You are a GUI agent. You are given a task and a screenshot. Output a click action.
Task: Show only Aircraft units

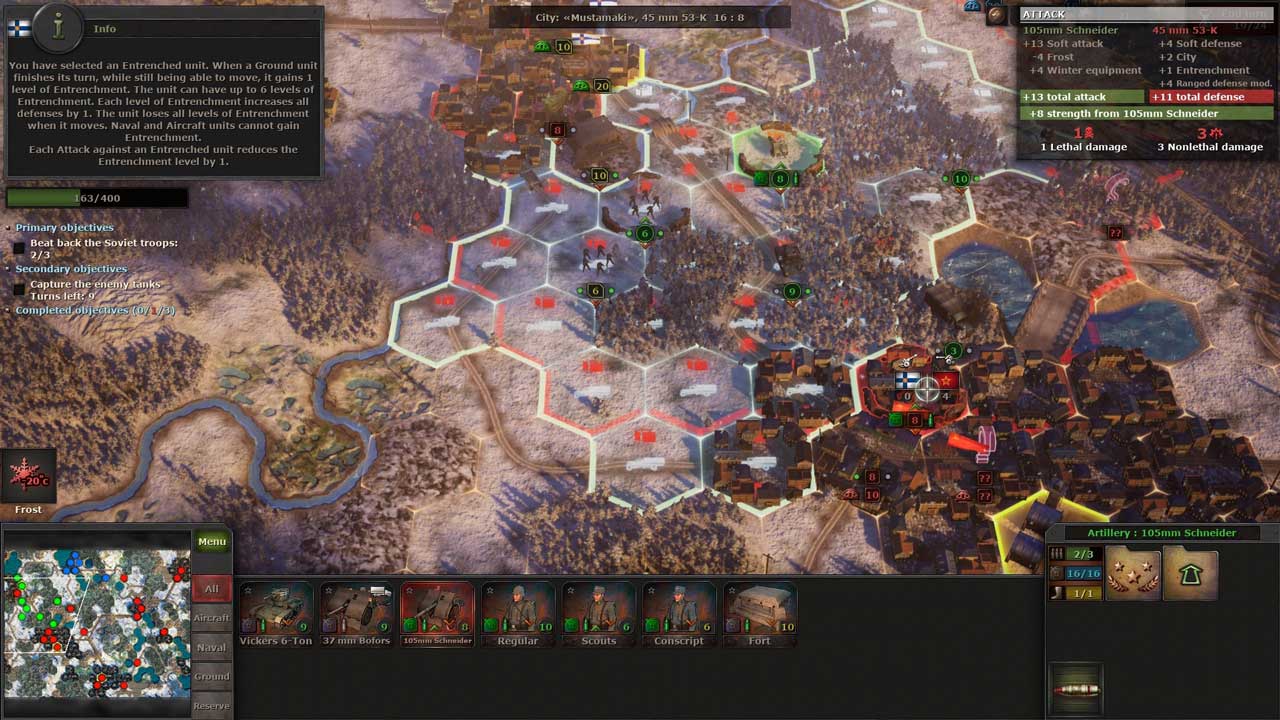pyautogui.click(x=212, y=618)
